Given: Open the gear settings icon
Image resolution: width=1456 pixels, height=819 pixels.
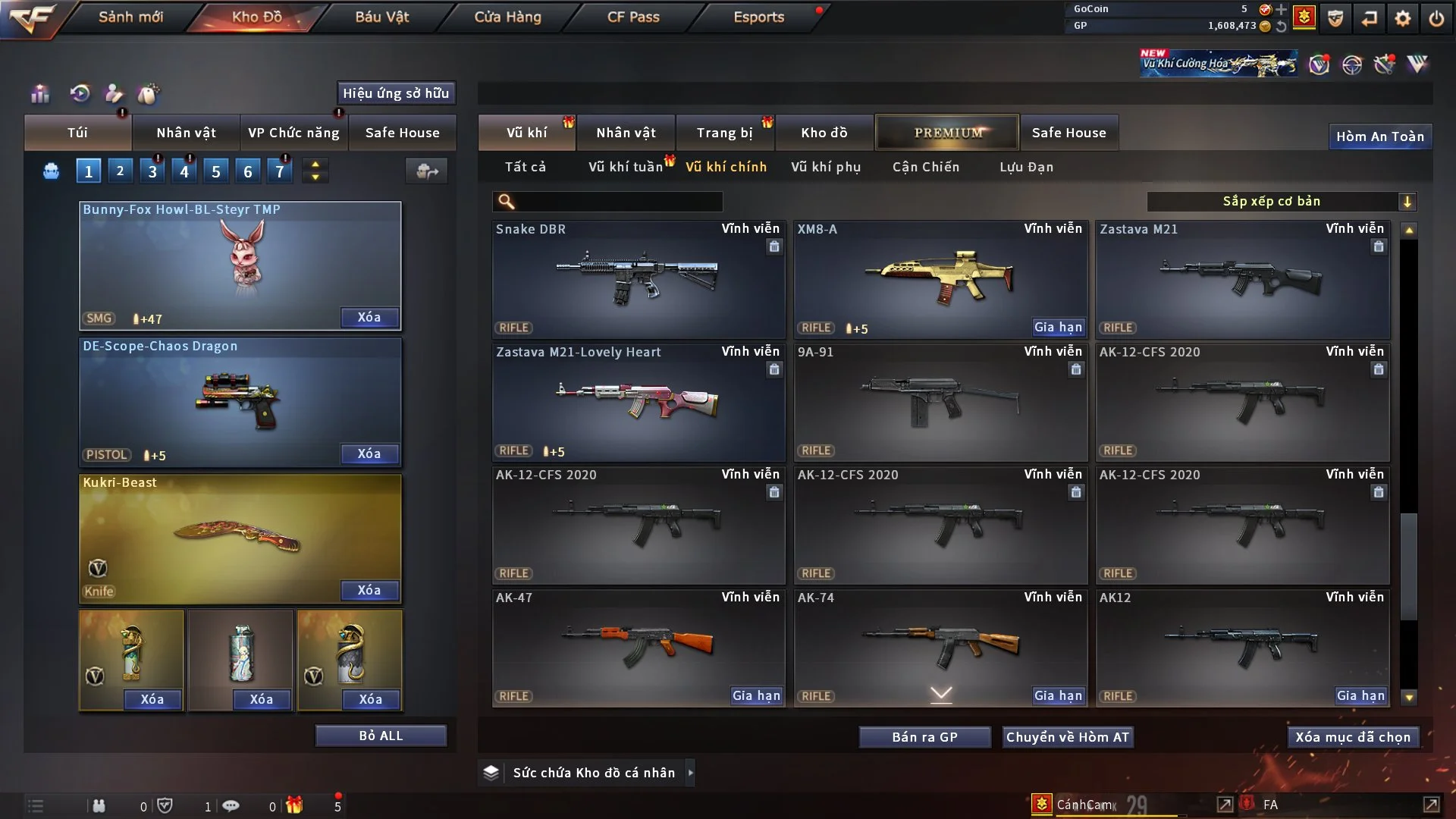Looking at the screenshot, I should [1403, 18].
